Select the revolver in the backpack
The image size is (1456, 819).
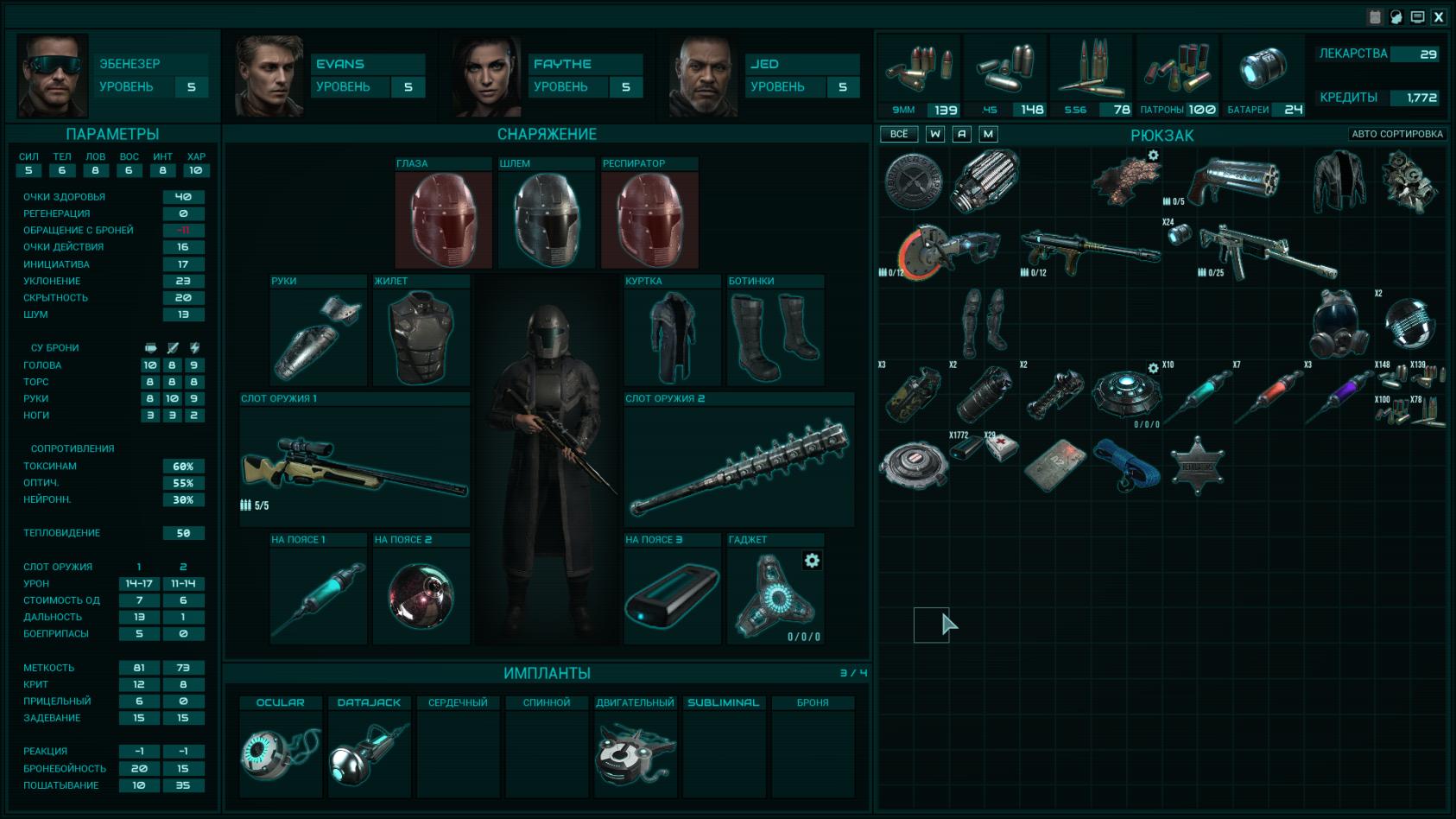[1233, 180]
